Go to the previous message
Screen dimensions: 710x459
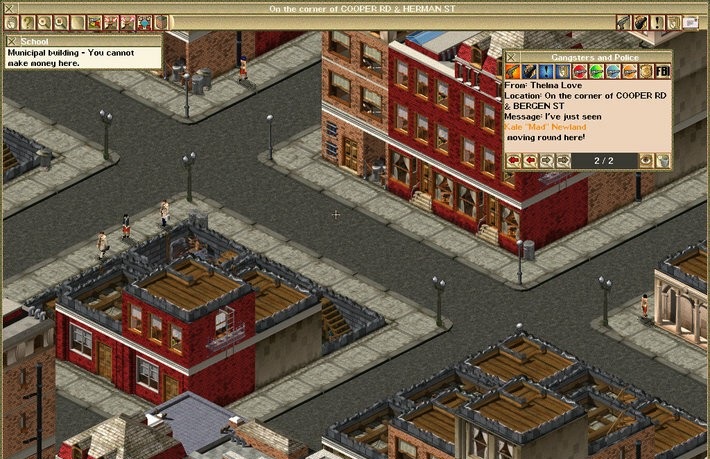coord(530,159)
